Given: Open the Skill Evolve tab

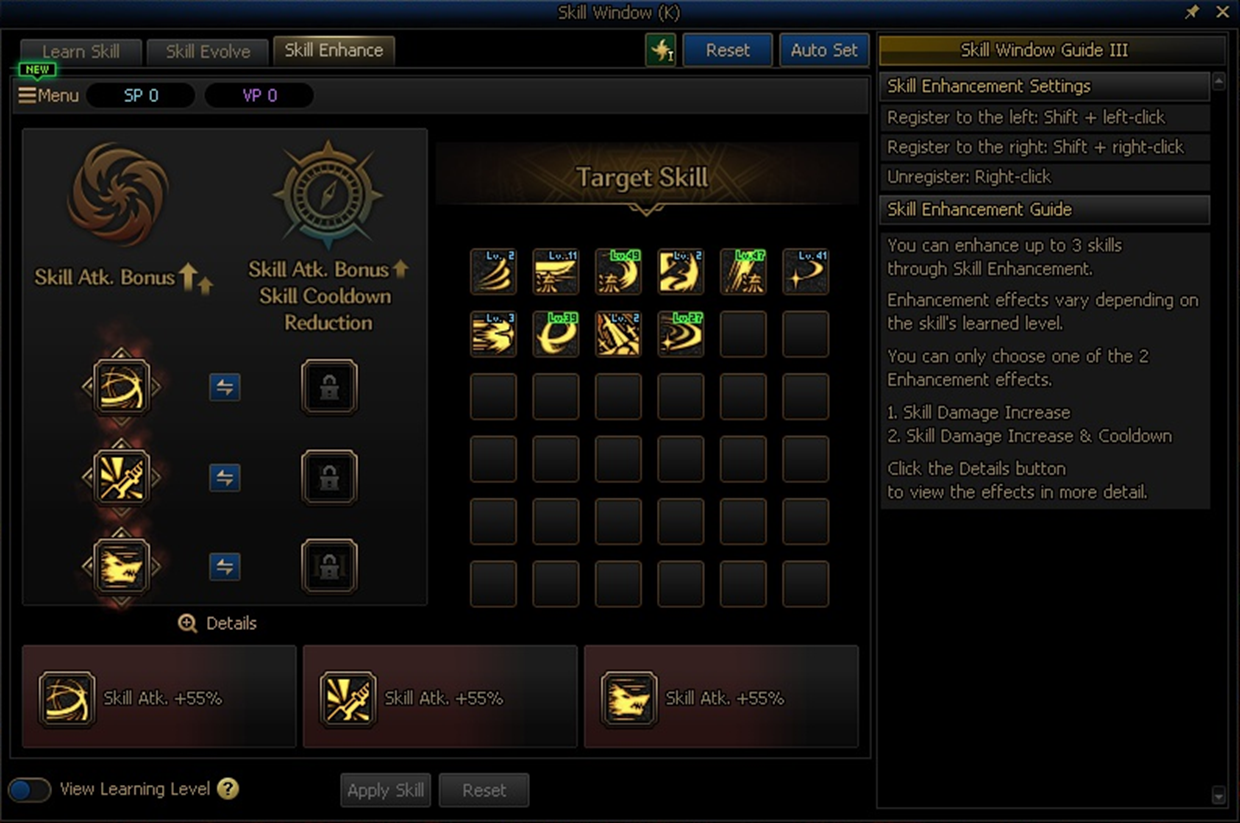Looking at the screenshot, I should [x=208, y=52].
